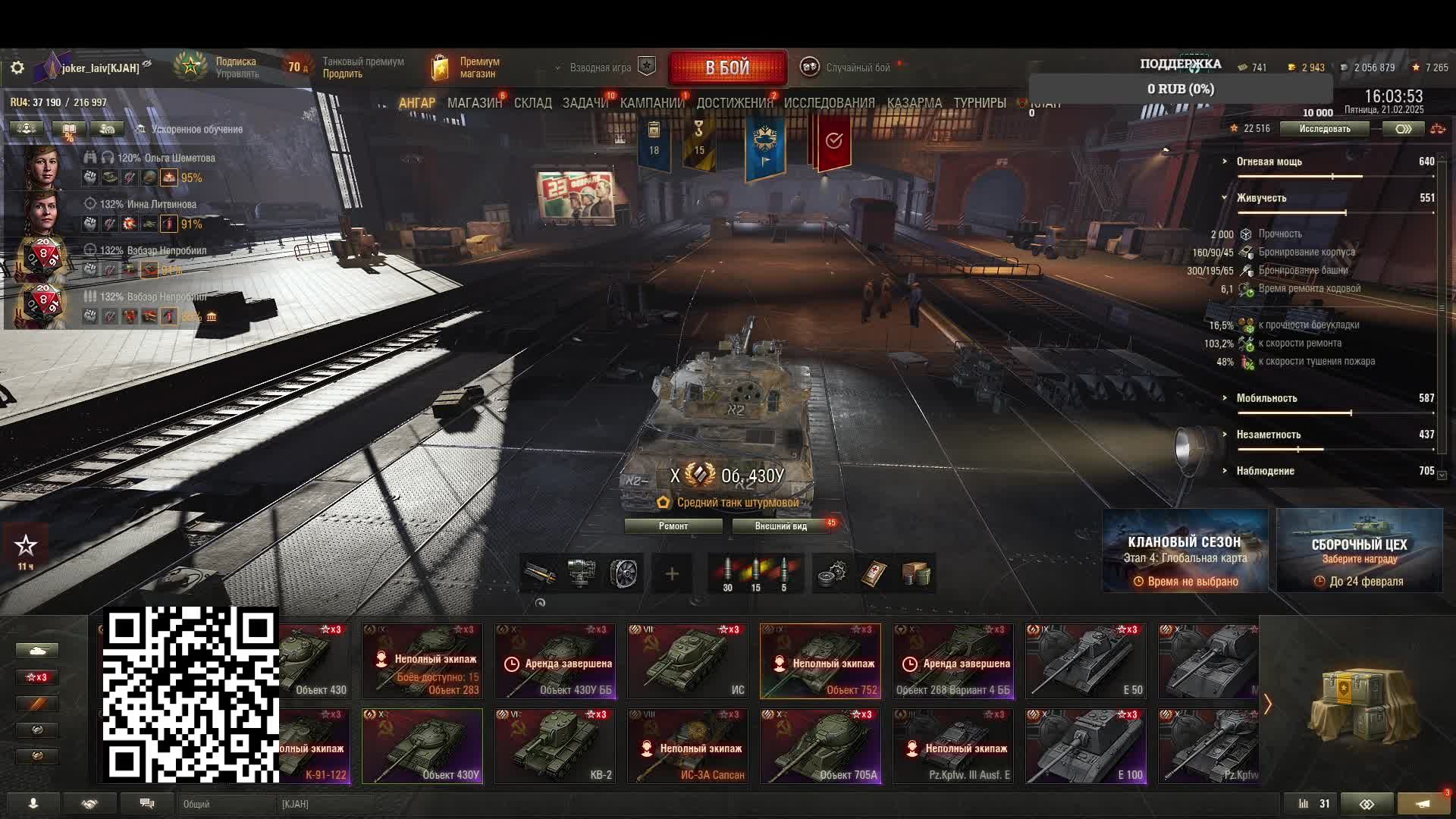Open the КЛАНОВЫЙ СЕЗОН banner
This screenshot has height=819, width=1456.
pyautogui.click(x=1185, y=551)
